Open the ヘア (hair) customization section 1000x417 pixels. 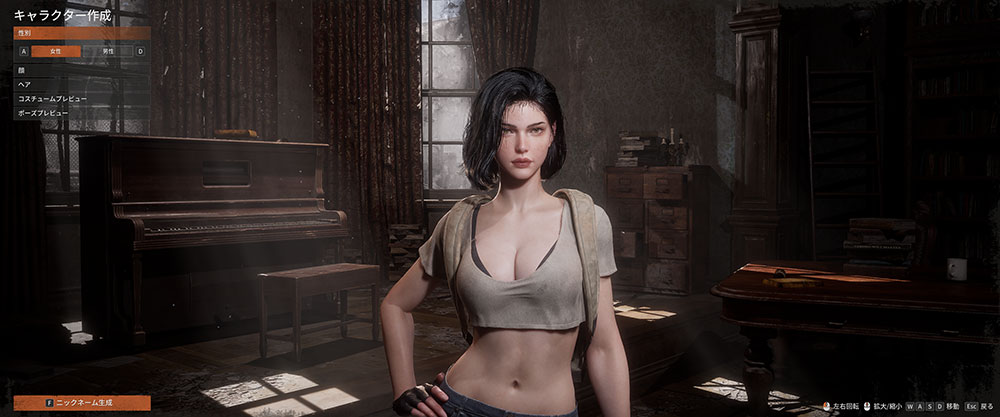coord(82,85)
